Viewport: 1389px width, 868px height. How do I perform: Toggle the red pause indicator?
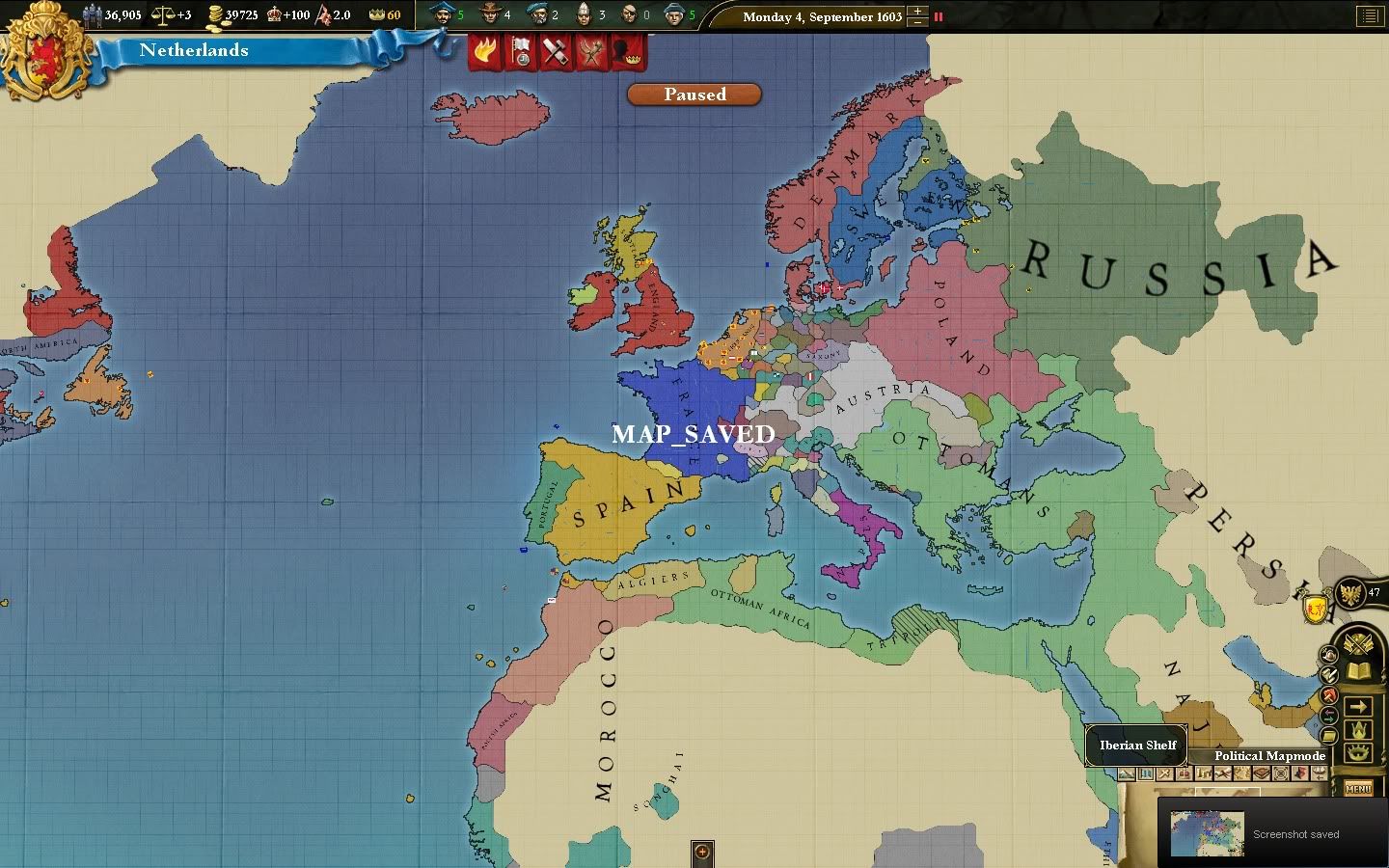(939, 16)
